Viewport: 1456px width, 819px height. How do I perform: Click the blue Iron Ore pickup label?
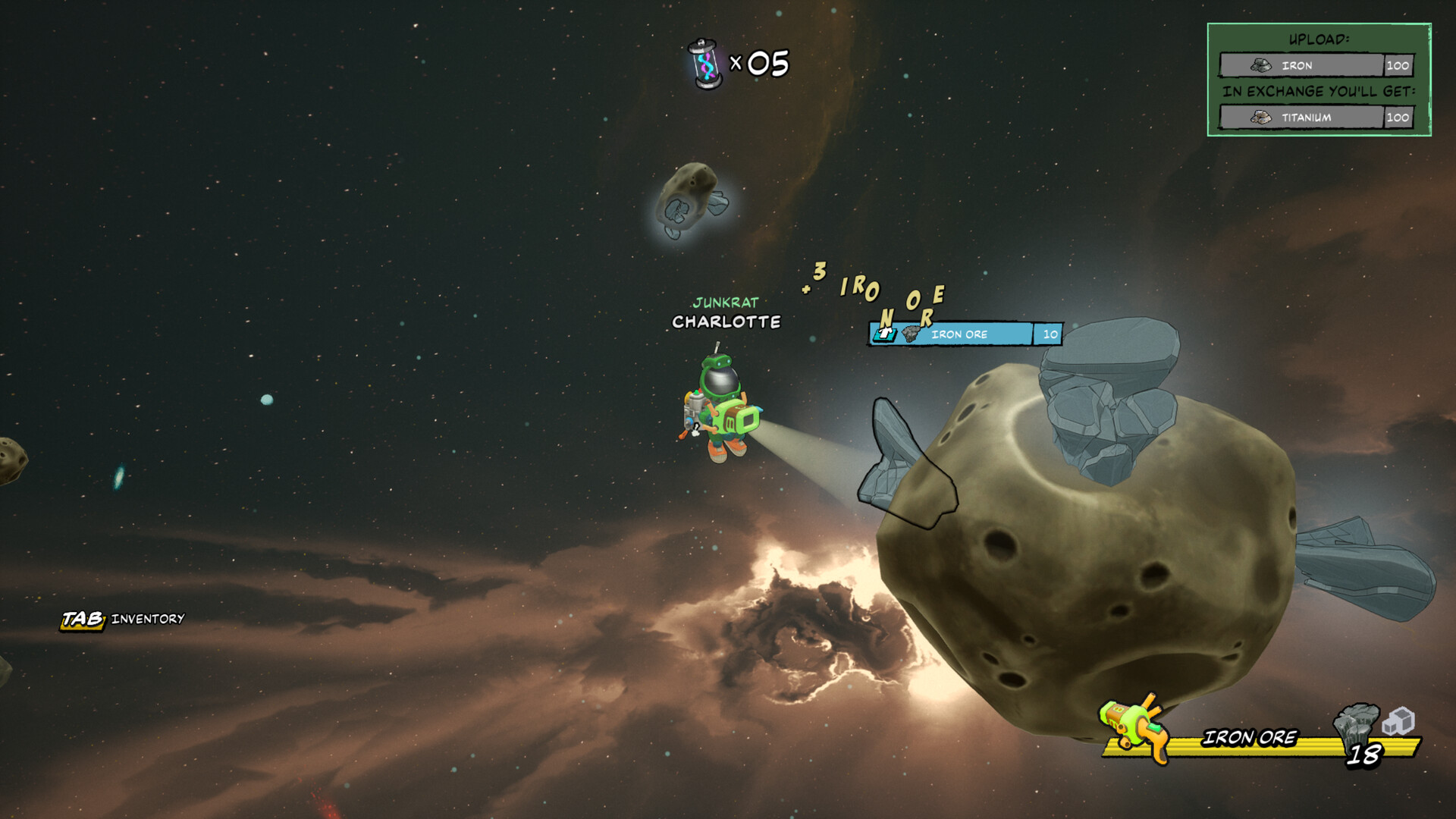click(x=965, y=334)
